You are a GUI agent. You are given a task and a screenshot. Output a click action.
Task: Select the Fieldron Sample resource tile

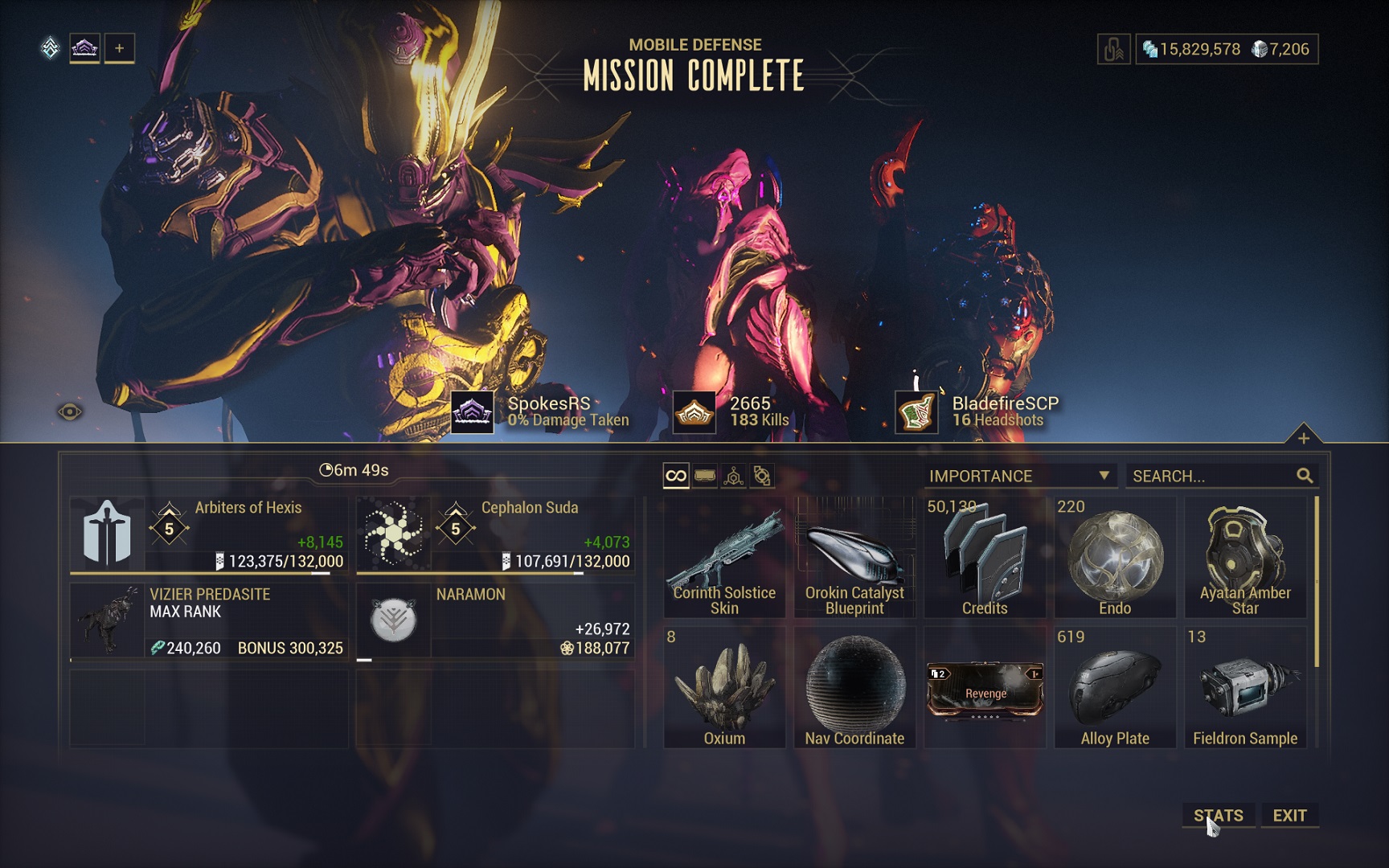tap(1245, 687)
